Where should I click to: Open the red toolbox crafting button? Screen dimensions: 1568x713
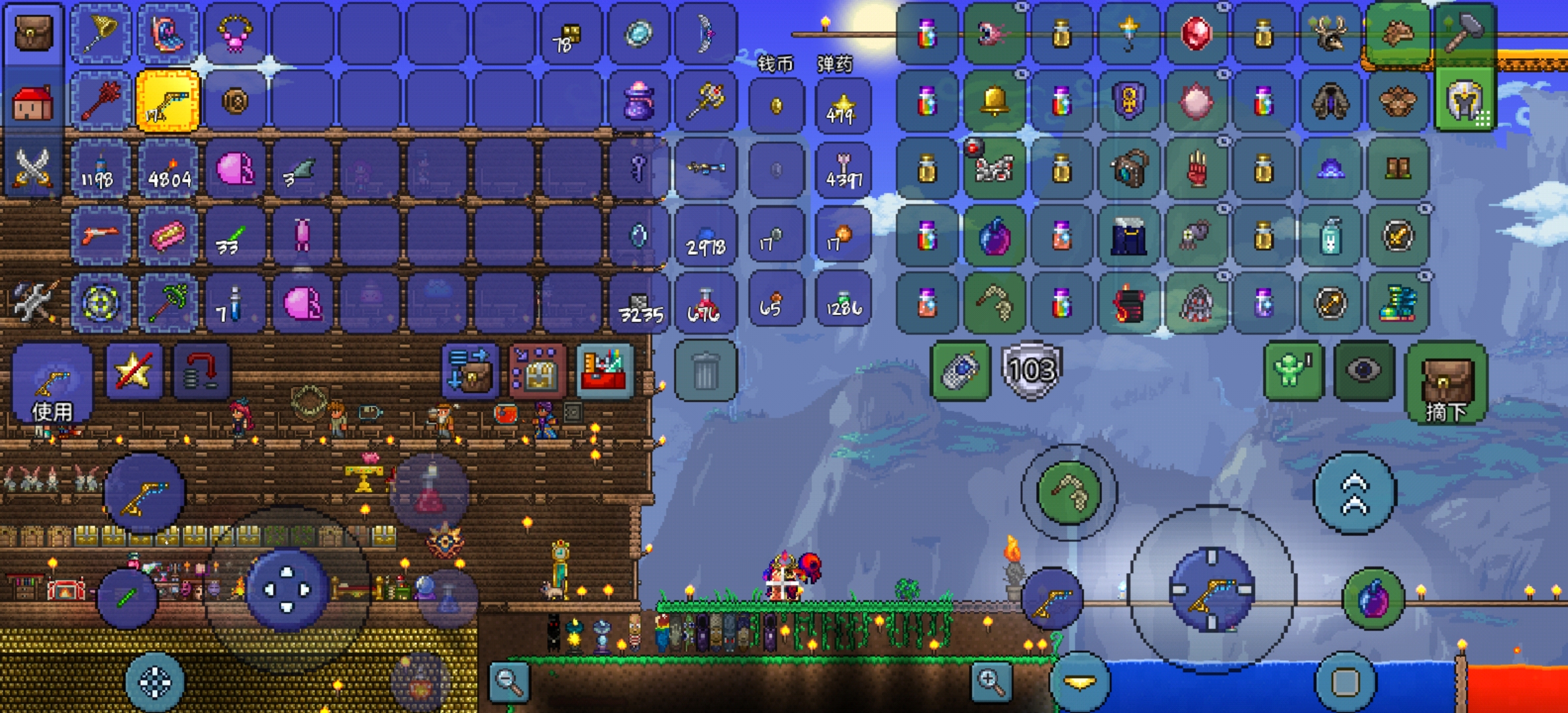[604, 371]
